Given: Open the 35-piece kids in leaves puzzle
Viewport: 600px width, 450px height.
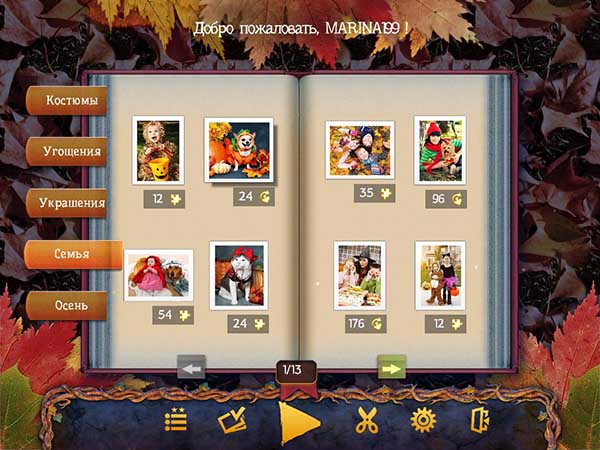Looking at the screenshot, I should 359,150.
